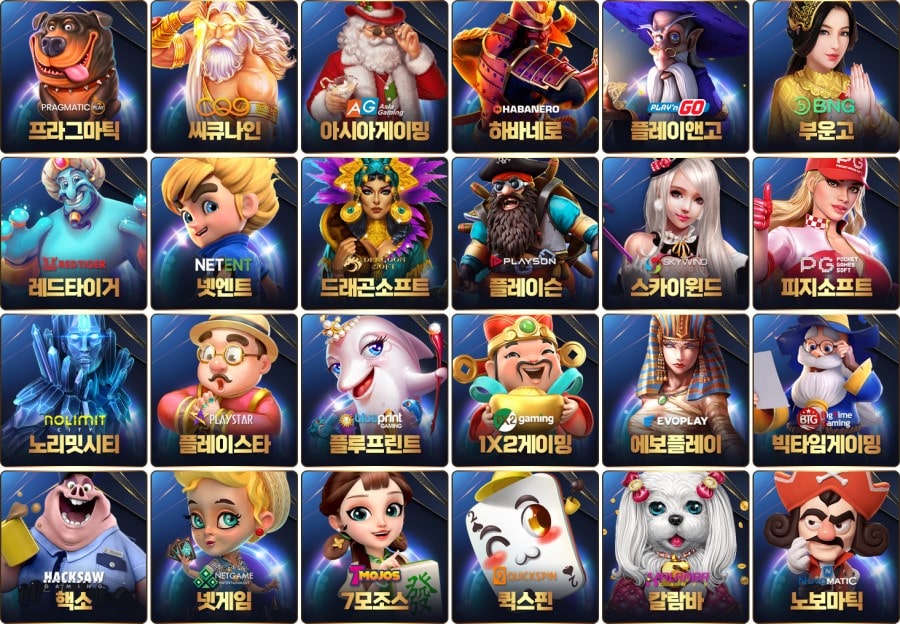
Task: Open the Habanero samurai tile
Action: pyautogui.click(x=525, y=76)
